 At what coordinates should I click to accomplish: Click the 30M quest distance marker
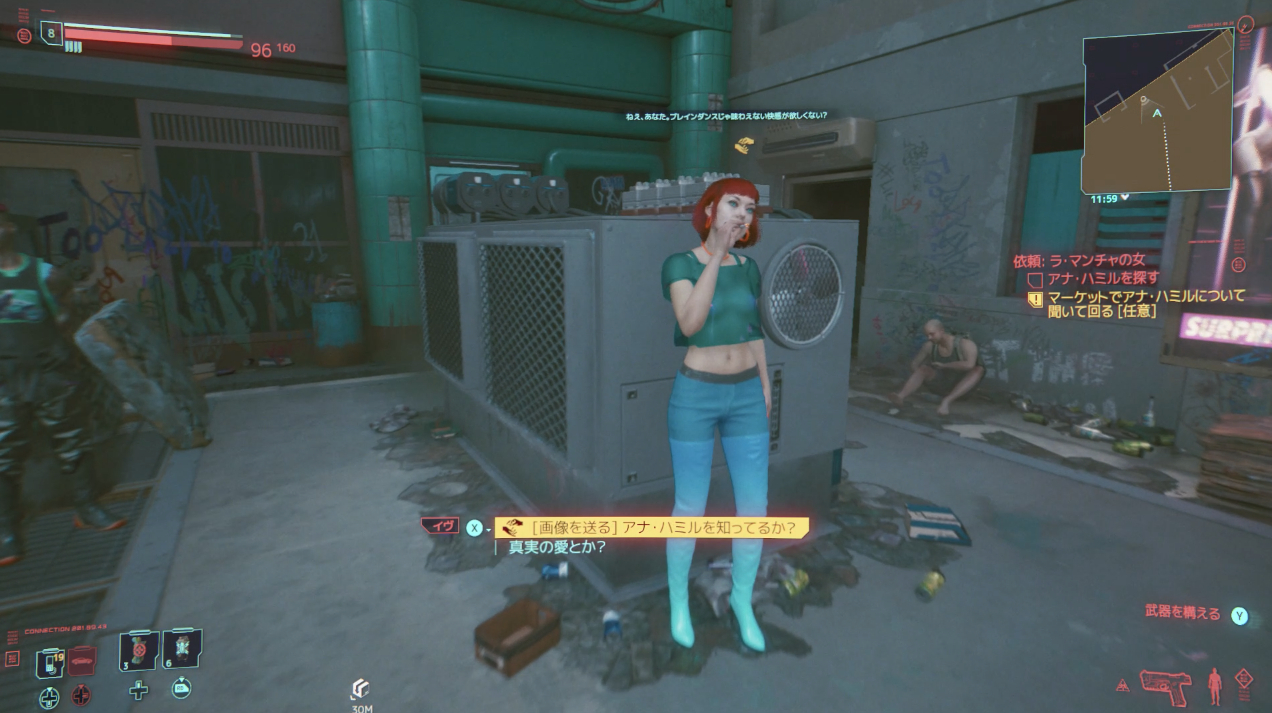361,693
